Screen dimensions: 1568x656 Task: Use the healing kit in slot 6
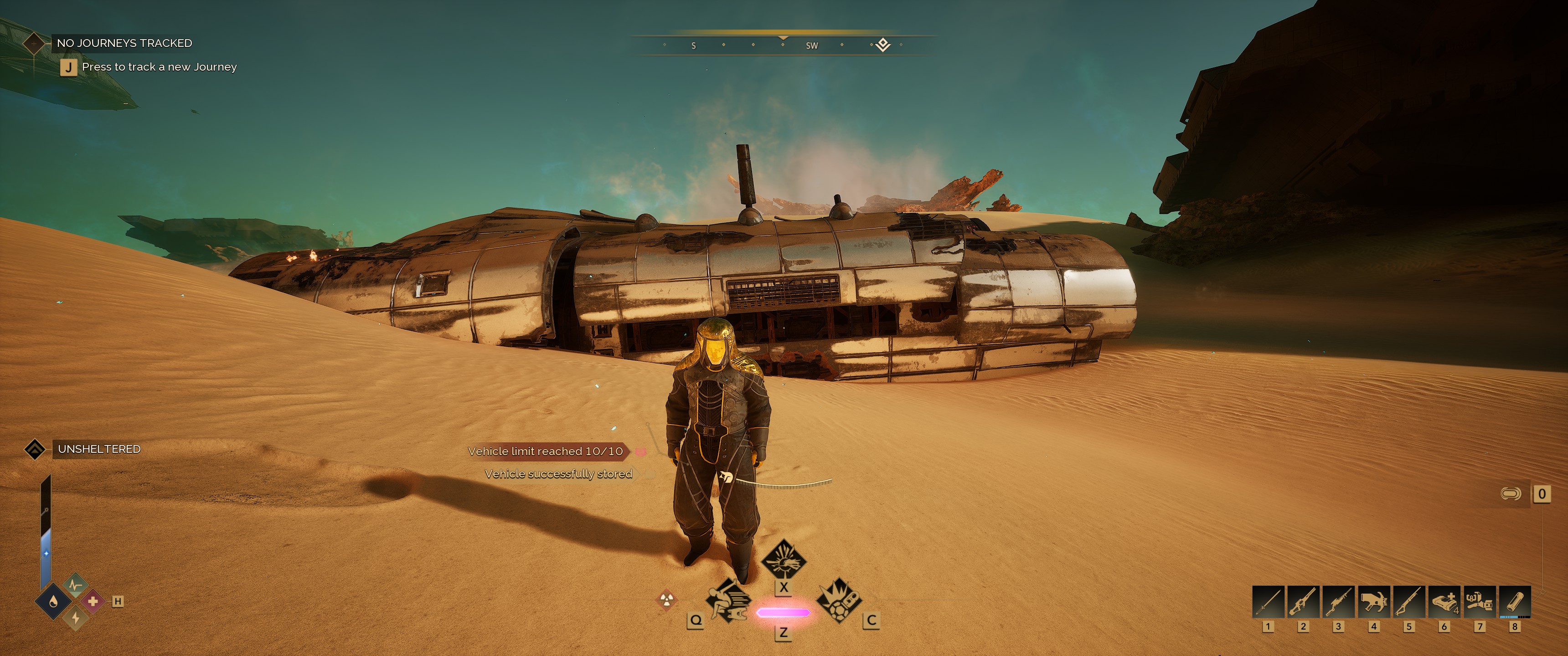coord(1444,602)
